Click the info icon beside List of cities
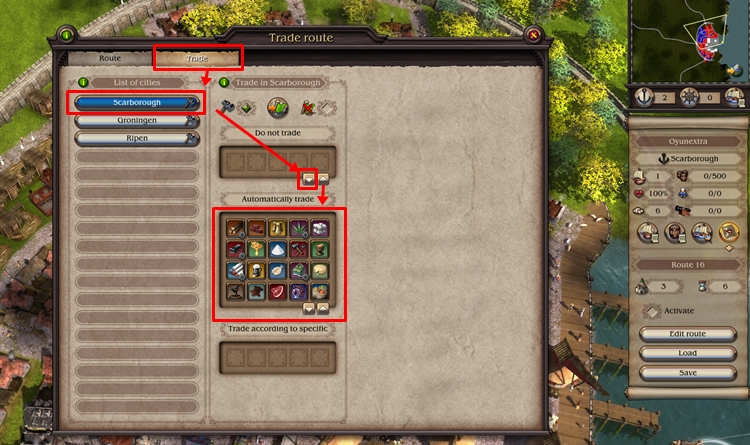Viewport: 750px width, 445px height. tap(84, 82)
